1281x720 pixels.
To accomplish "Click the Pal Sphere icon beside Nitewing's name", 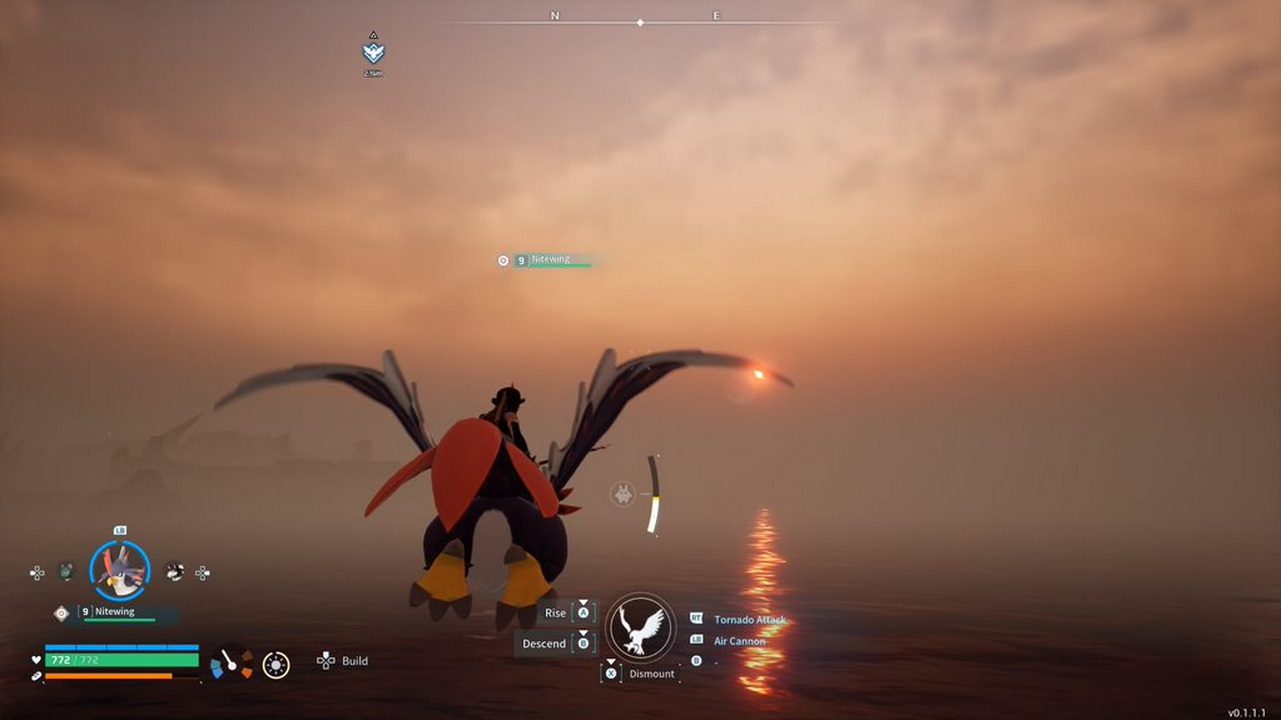I will click(x=62, y=612).
